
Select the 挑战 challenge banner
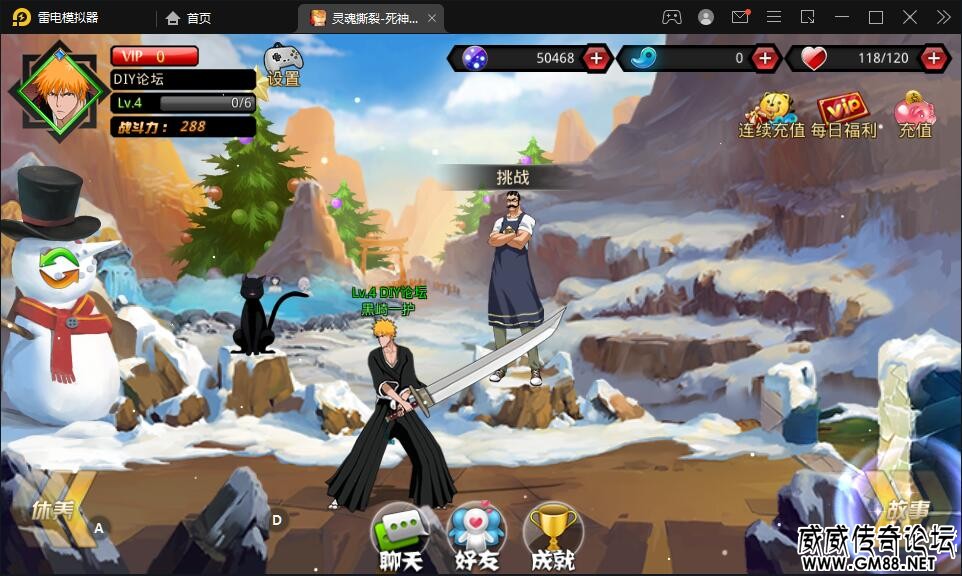pos(512,177)
